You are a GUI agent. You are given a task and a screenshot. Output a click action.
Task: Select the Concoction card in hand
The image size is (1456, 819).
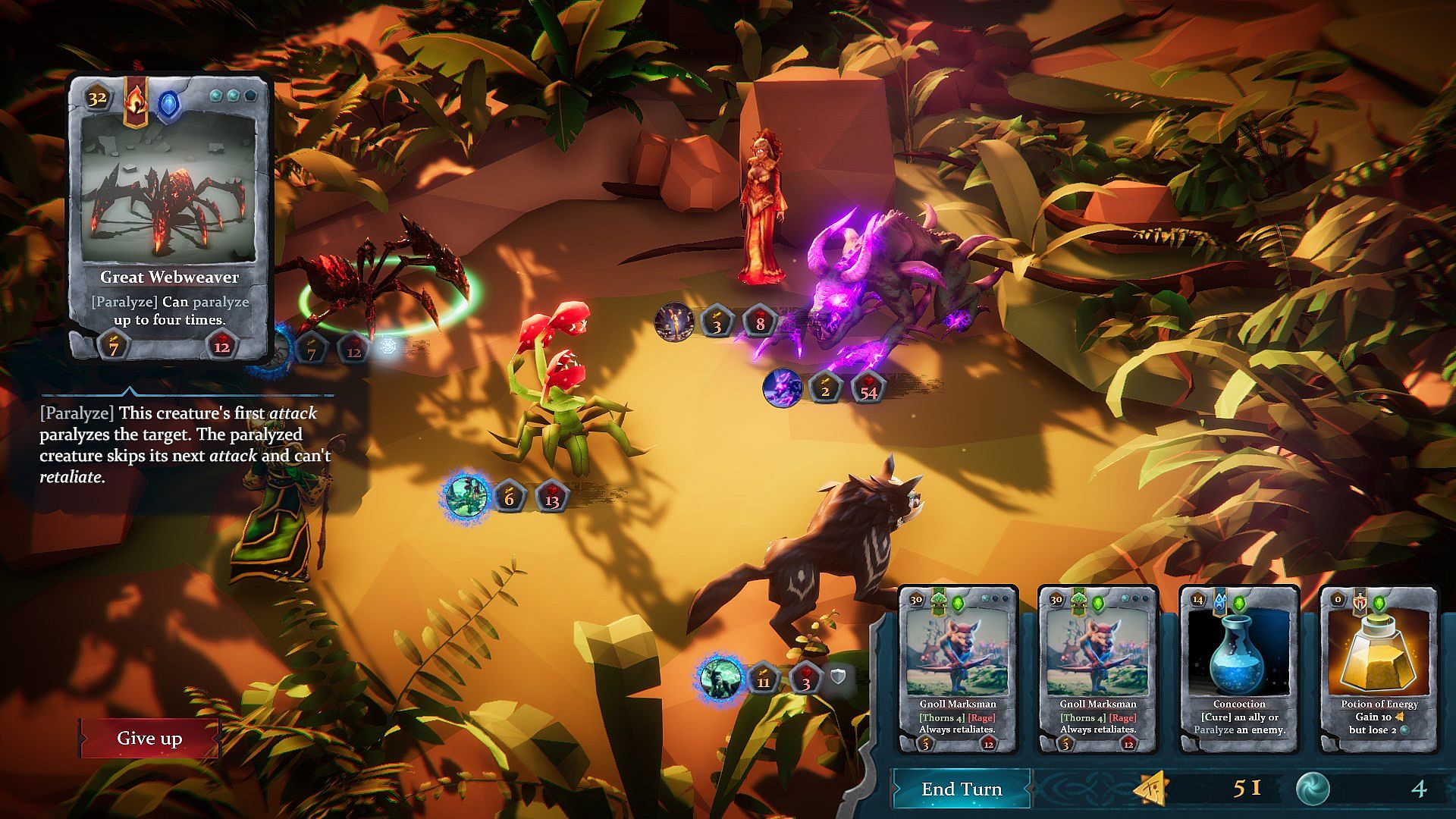pos(1238,670)
